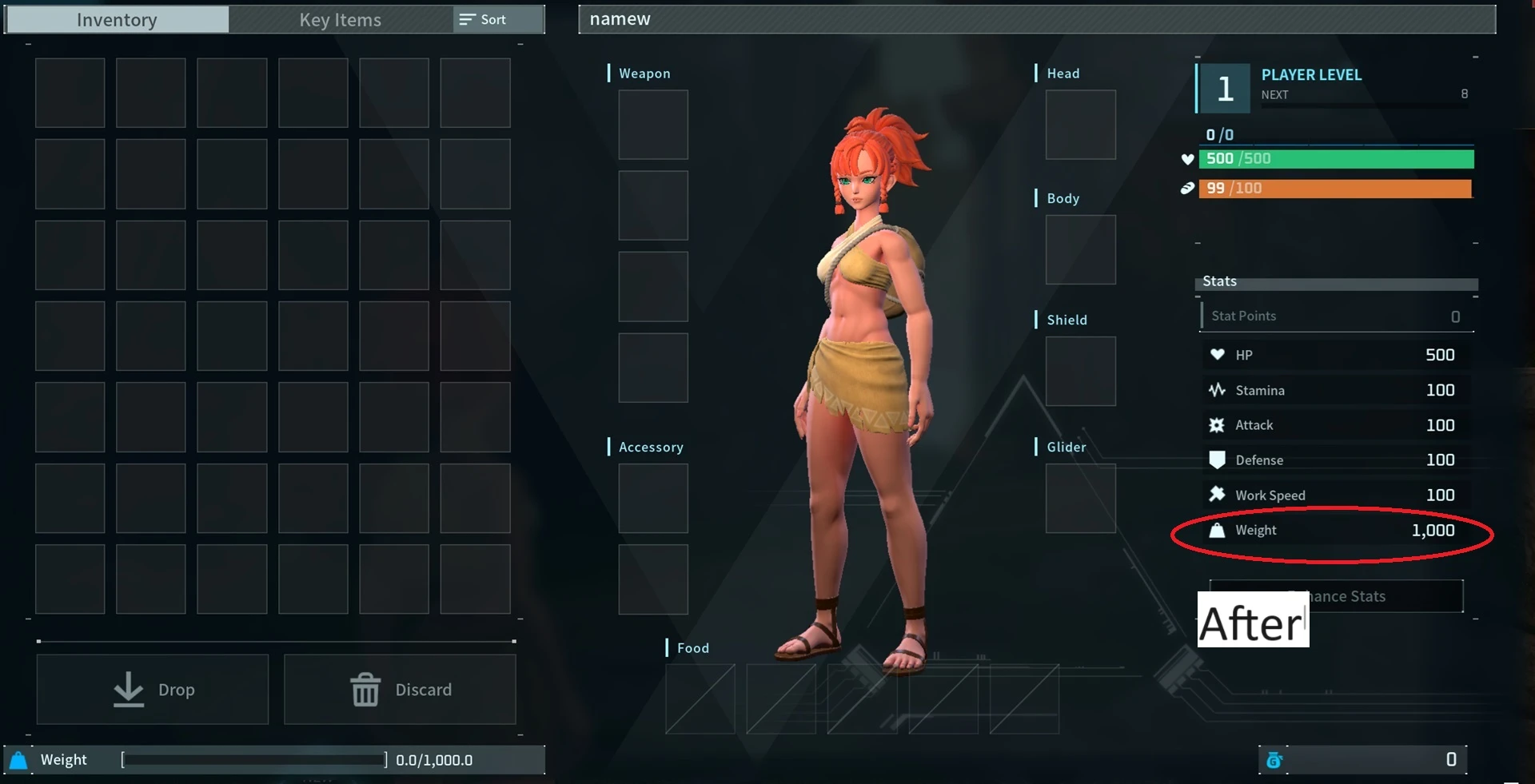Select the Inventory tab
The image size is (1535, 784).
click(116, 19)
